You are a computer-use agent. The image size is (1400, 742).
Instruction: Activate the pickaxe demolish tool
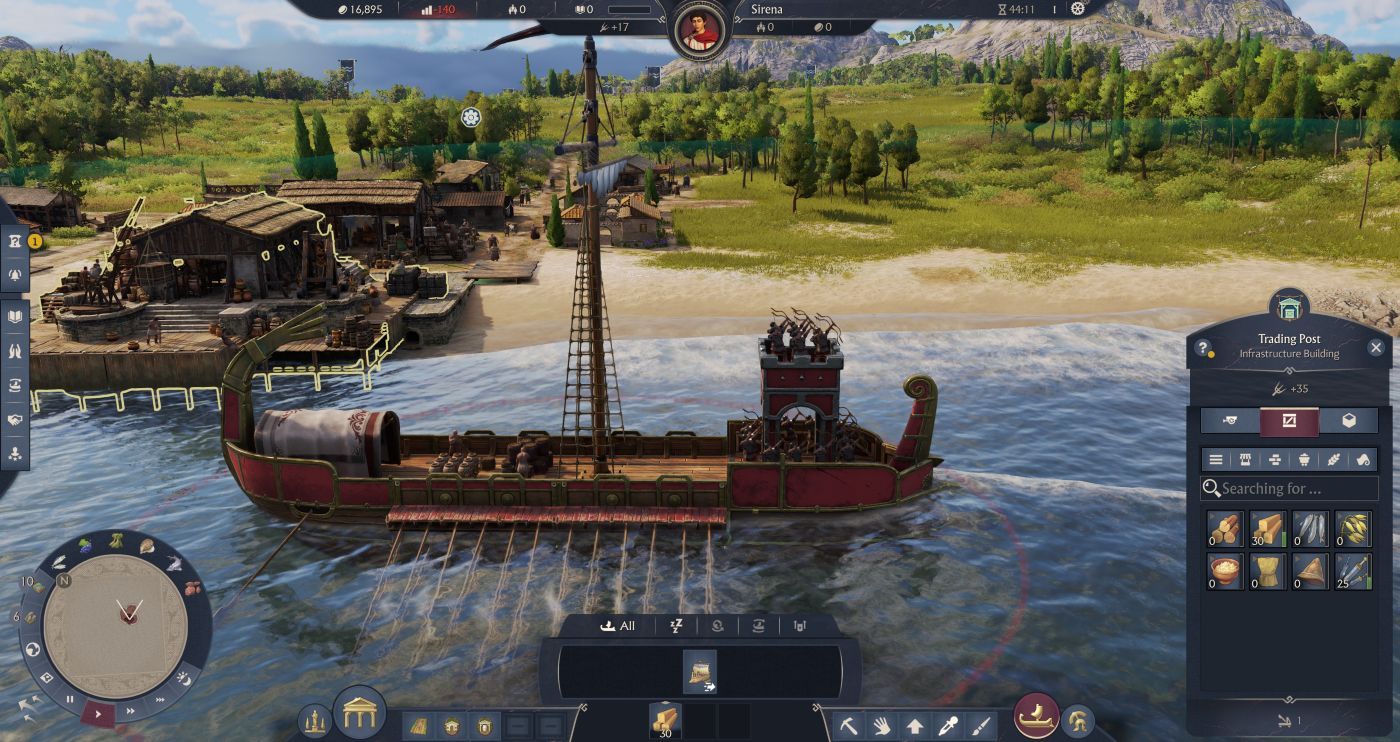point(847,723)
